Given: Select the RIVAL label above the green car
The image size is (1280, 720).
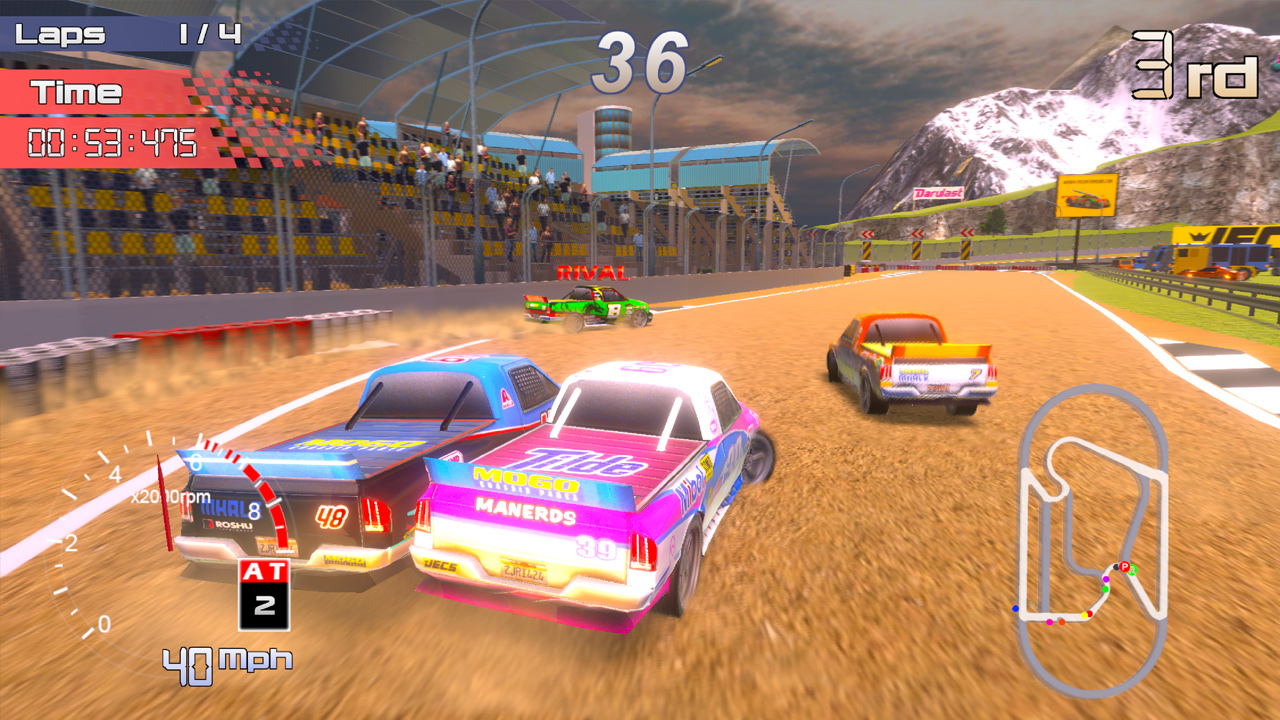Looking at the screenshot, I should 595,270.
